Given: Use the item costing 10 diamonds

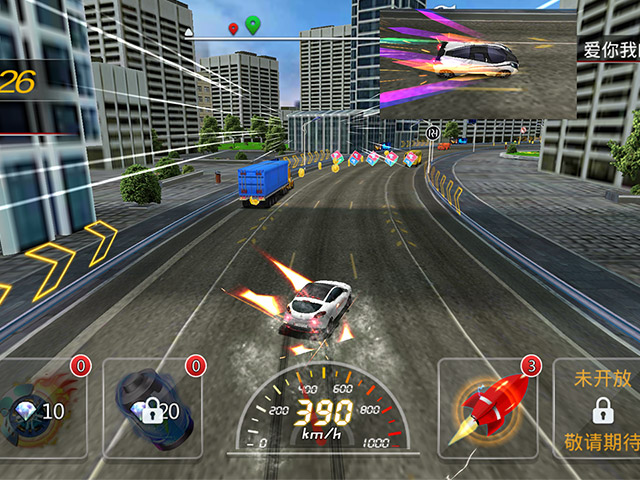Looking at the screenshot, I should [42, 407].
